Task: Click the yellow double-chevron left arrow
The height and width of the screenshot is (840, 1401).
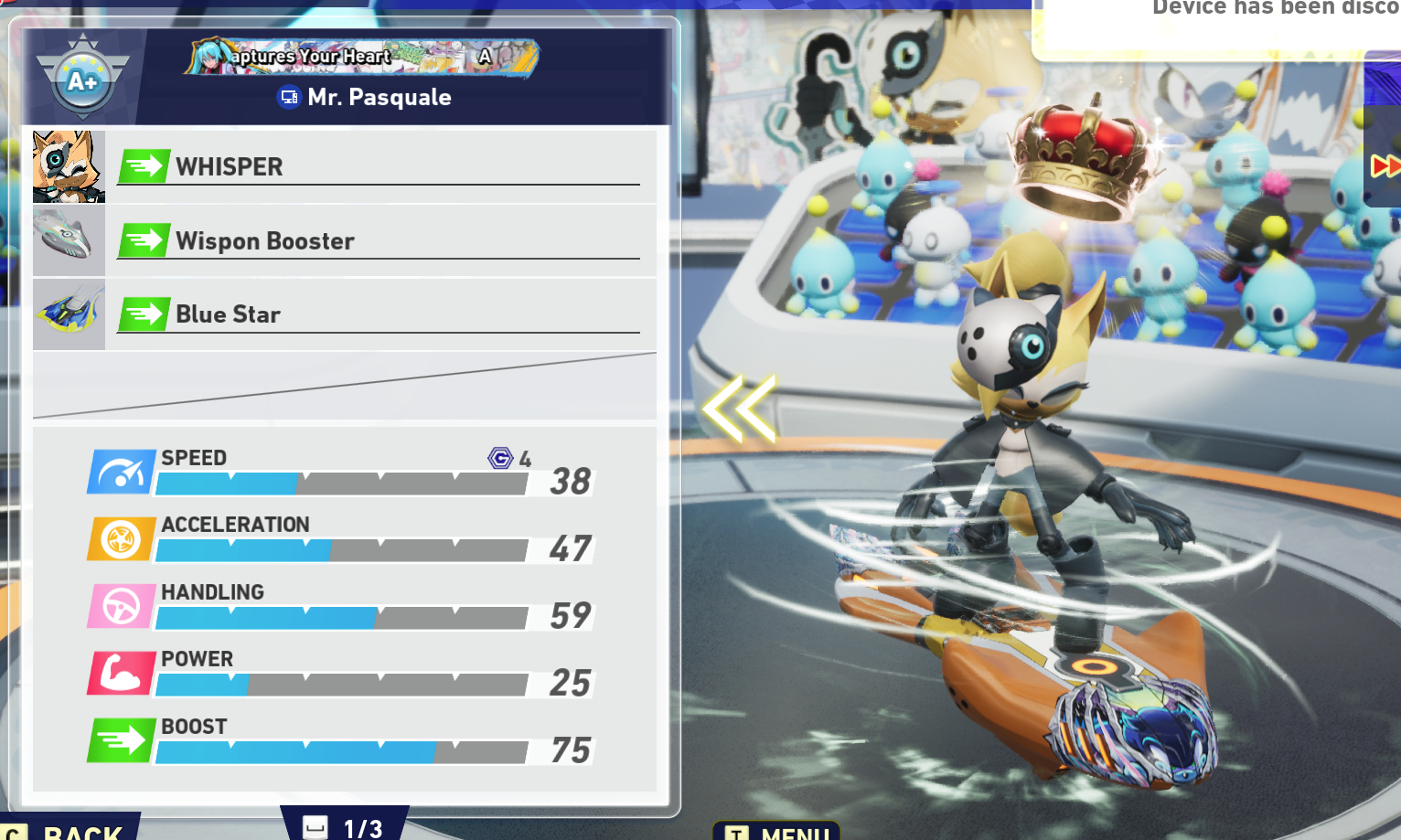Action: pyautogui.click(x=740, y=409)
